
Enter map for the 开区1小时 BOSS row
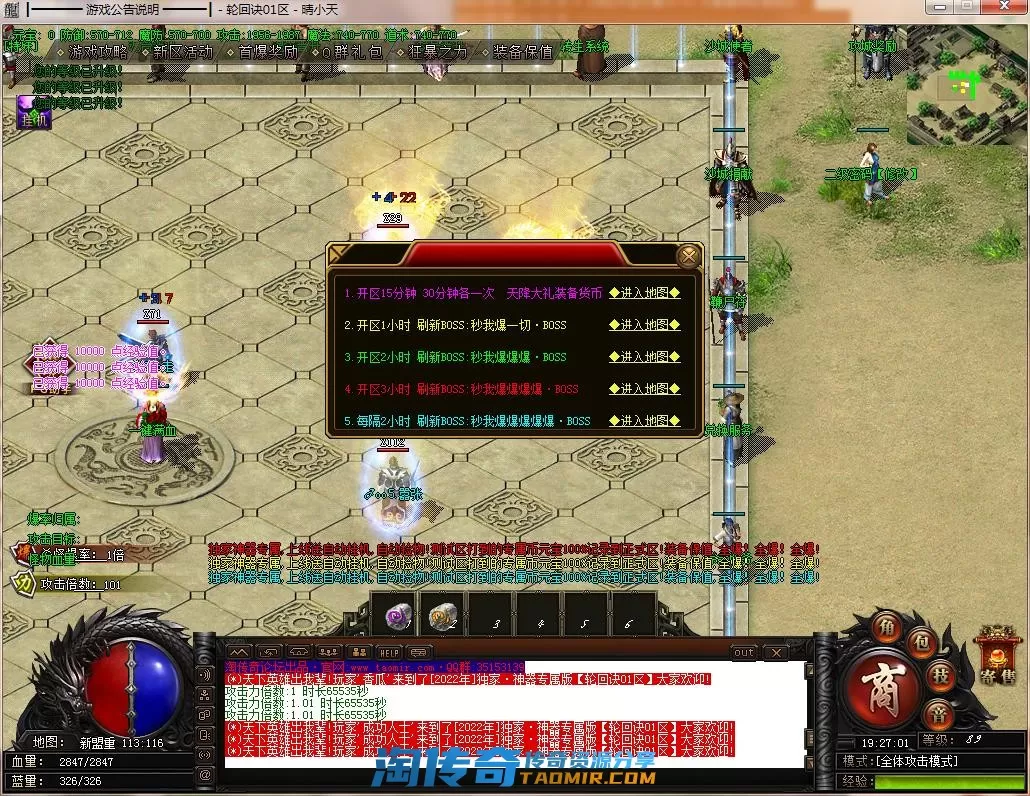[x=644, y=325]
